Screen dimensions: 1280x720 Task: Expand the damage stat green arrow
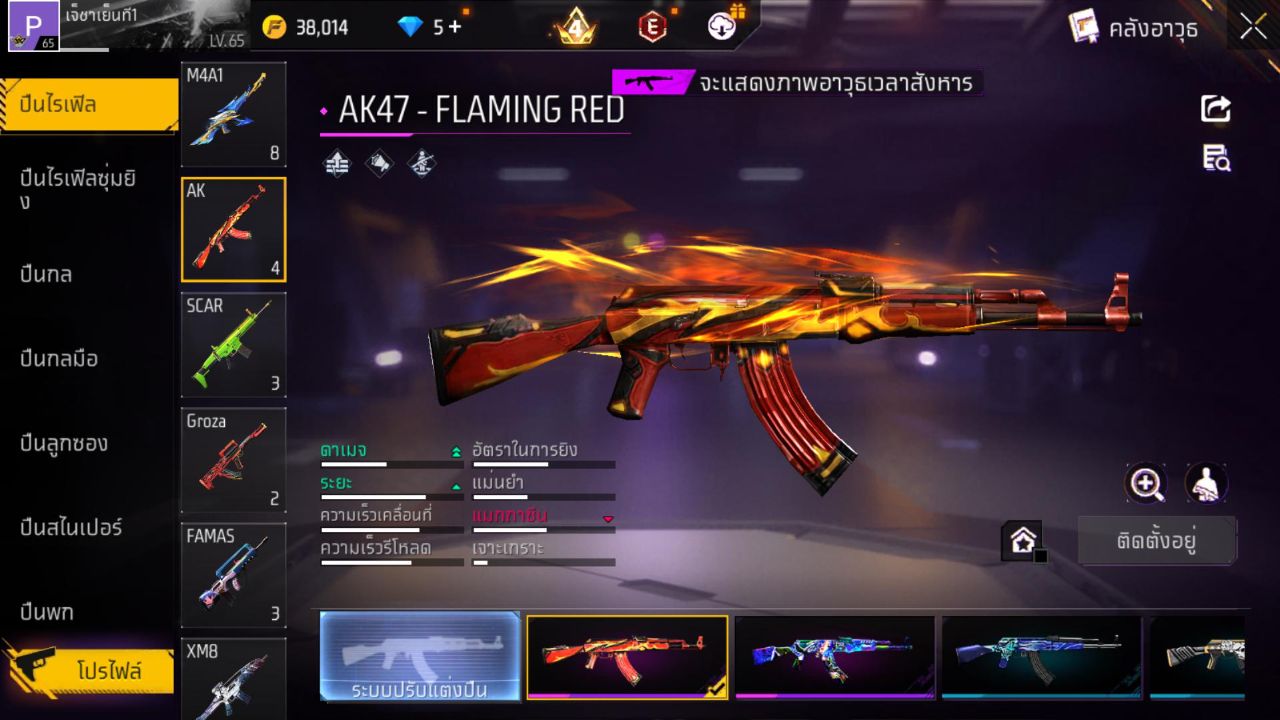coord(456,452)
